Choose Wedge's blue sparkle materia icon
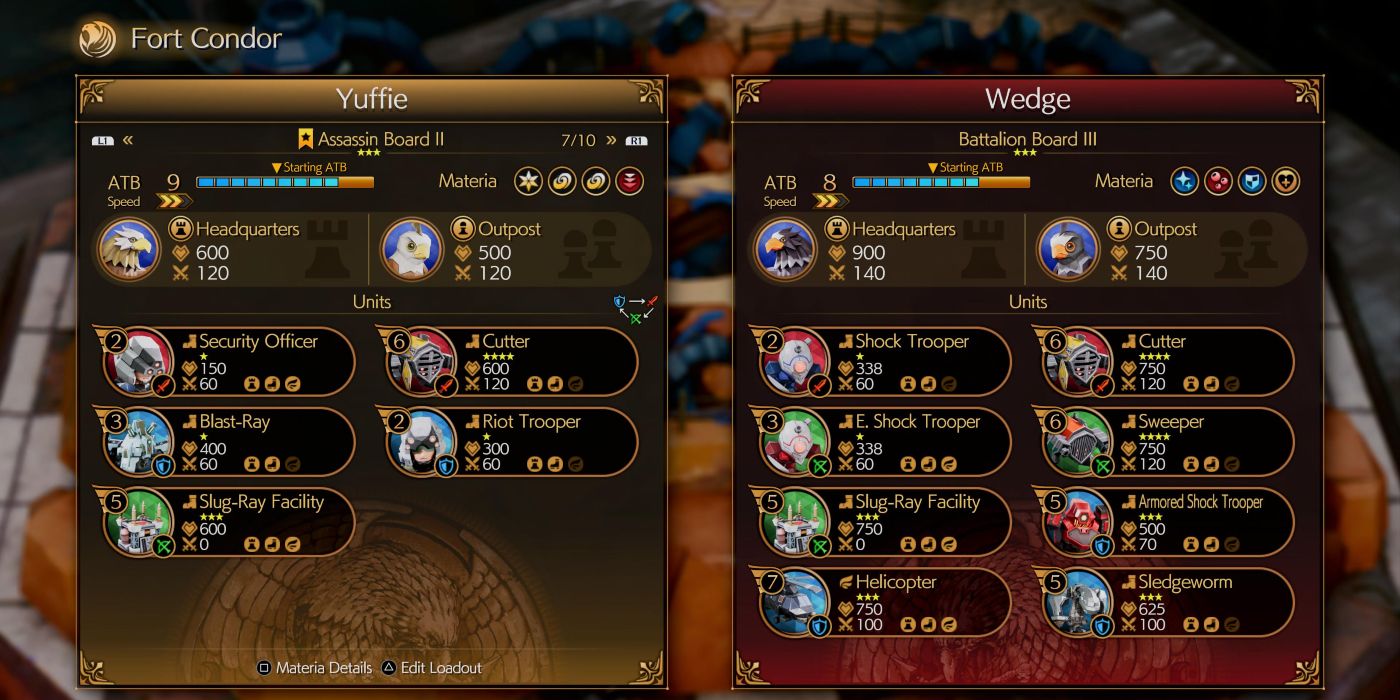 pos(1185,181)
